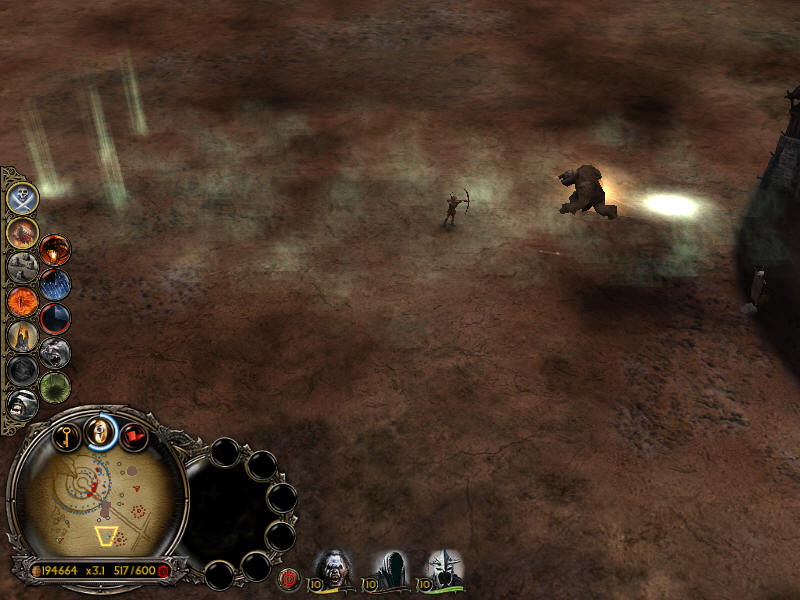Select the skull and crossed swords power
The image size is (800, 600).
point(22,197)
